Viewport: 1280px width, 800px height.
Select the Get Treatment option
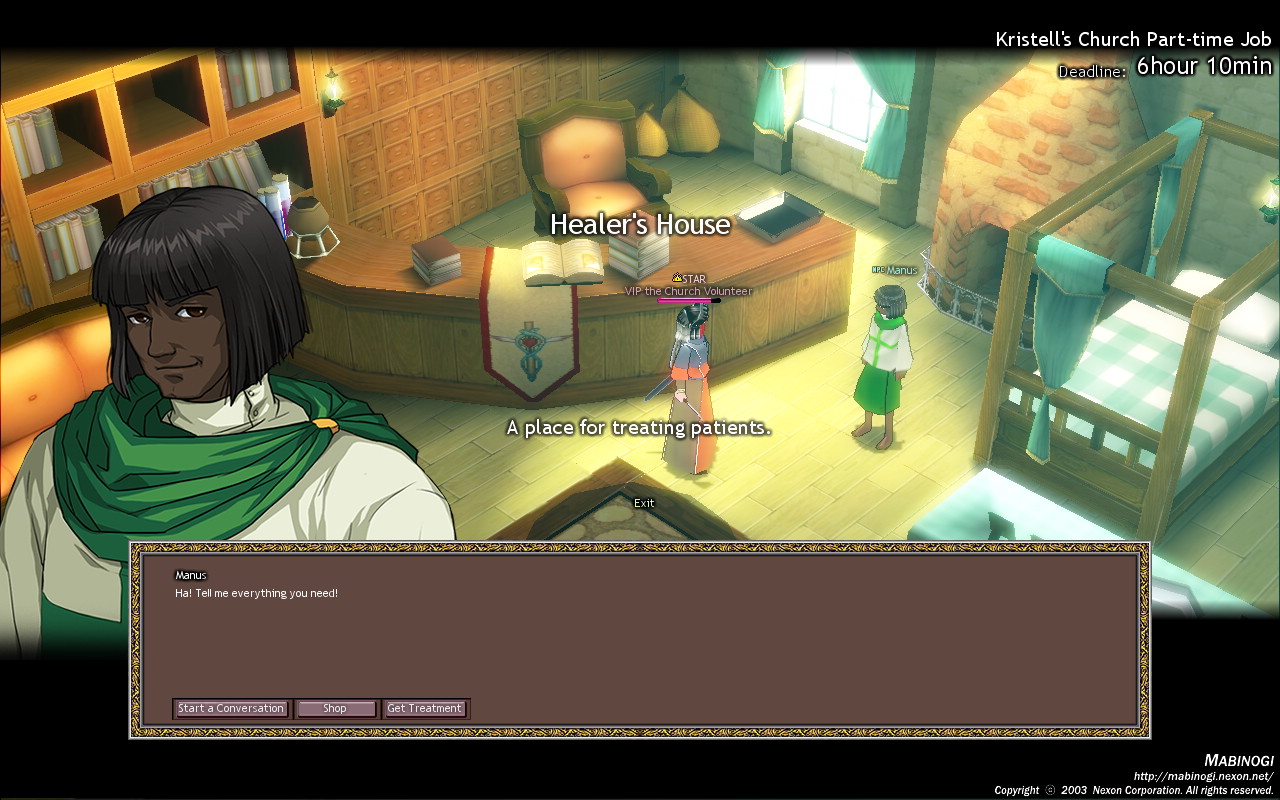pos(425,709)
